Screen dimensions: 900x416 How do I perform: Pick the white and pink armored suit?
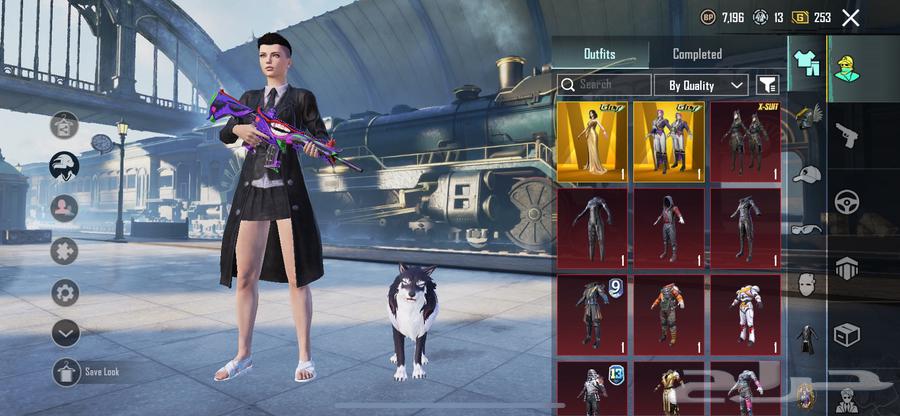click(x=745, y=313)
